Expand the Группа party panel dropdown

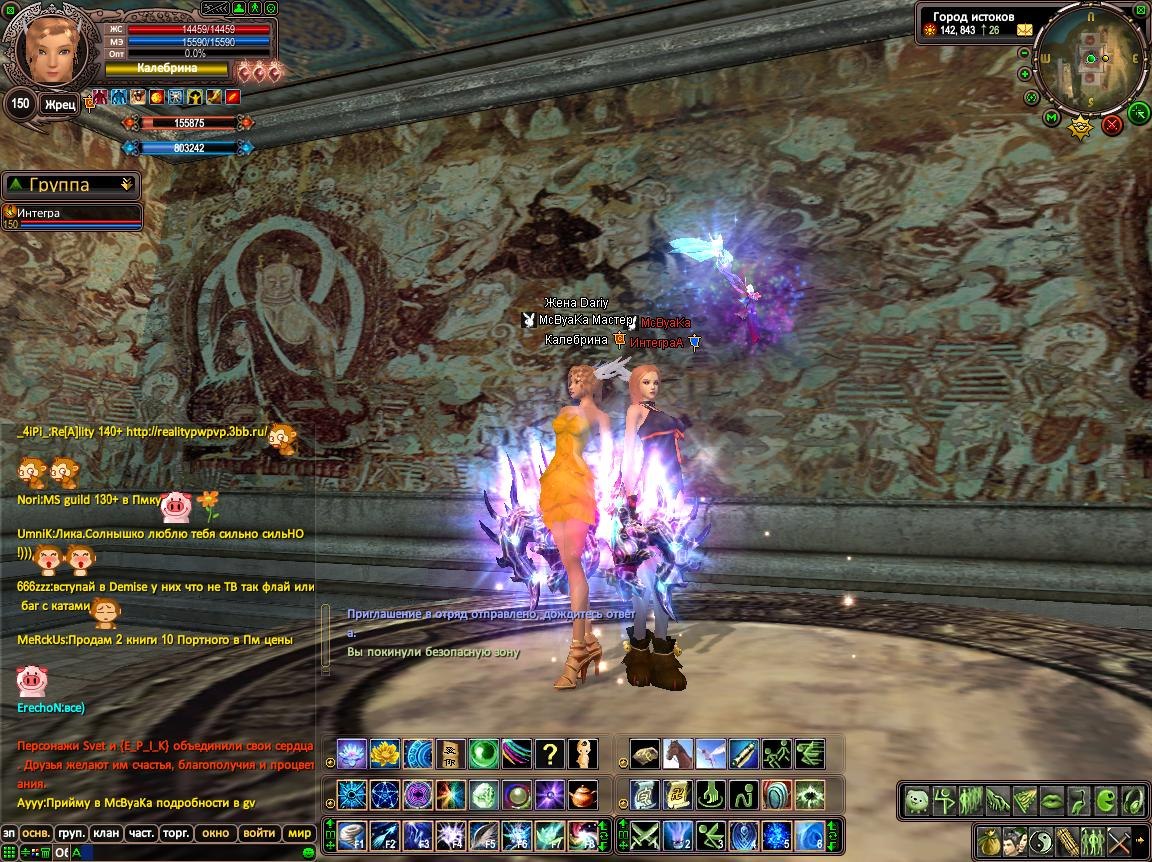tap(126, 185)
